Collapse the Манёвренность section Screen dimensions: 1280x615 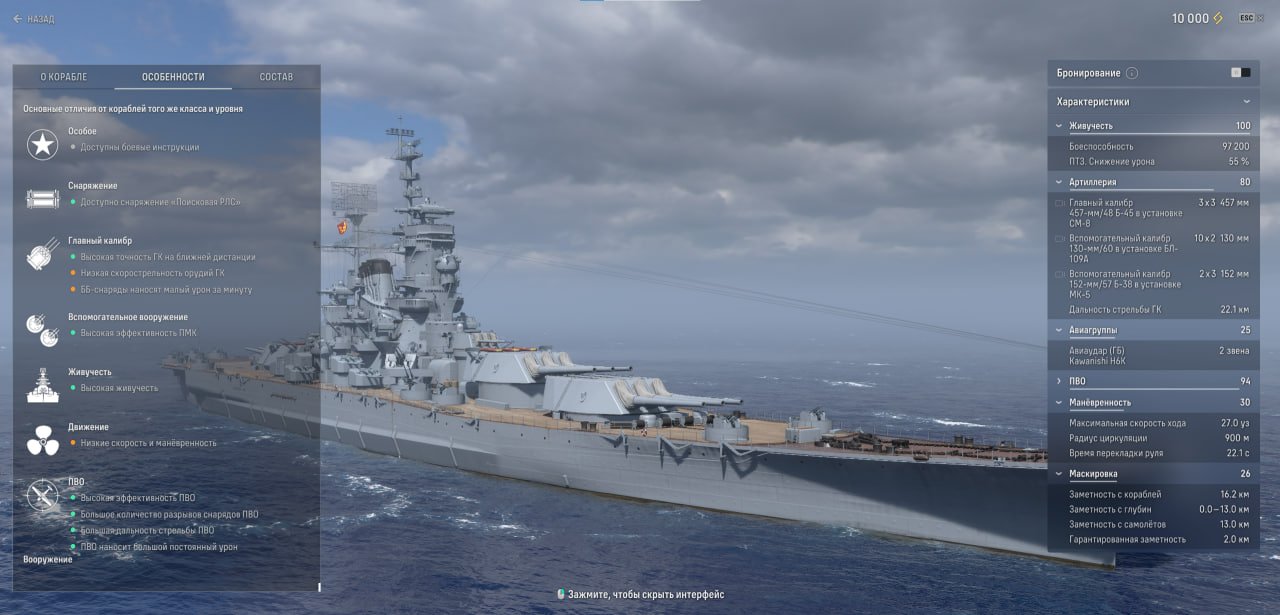1060,402
